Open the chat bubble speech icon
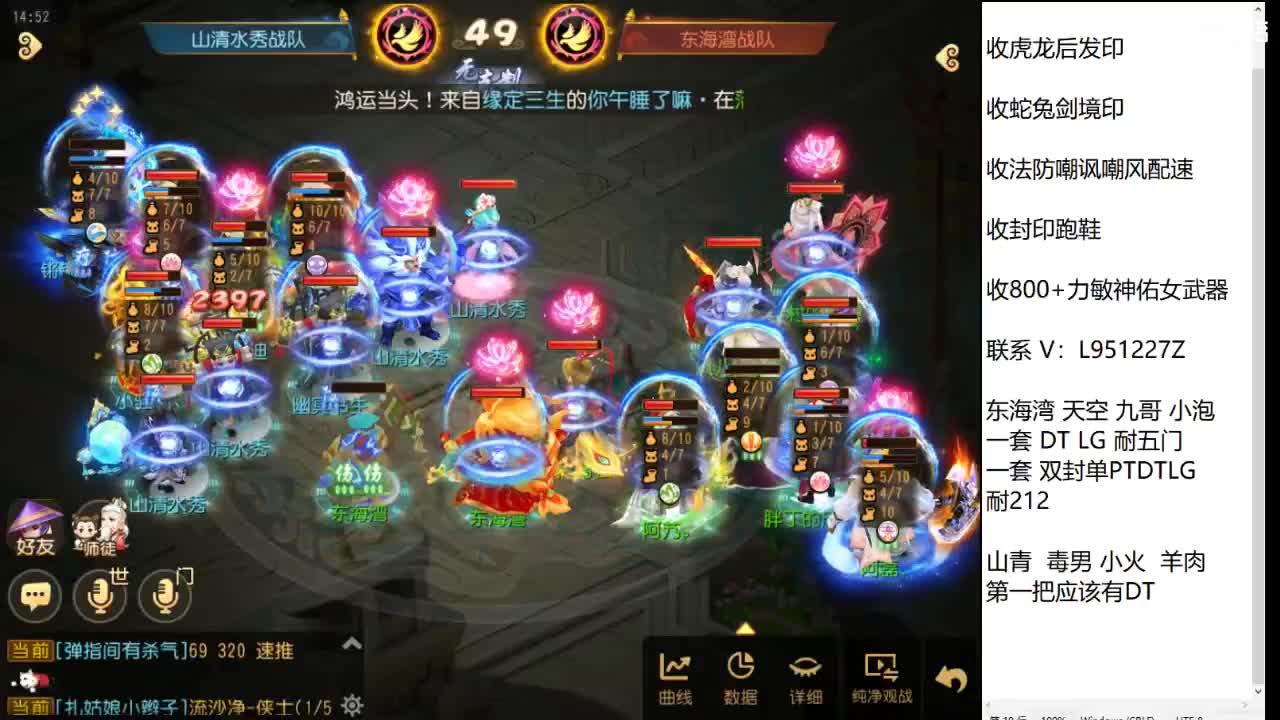This screenshot has height=720, width=1280. click(35, 594)
